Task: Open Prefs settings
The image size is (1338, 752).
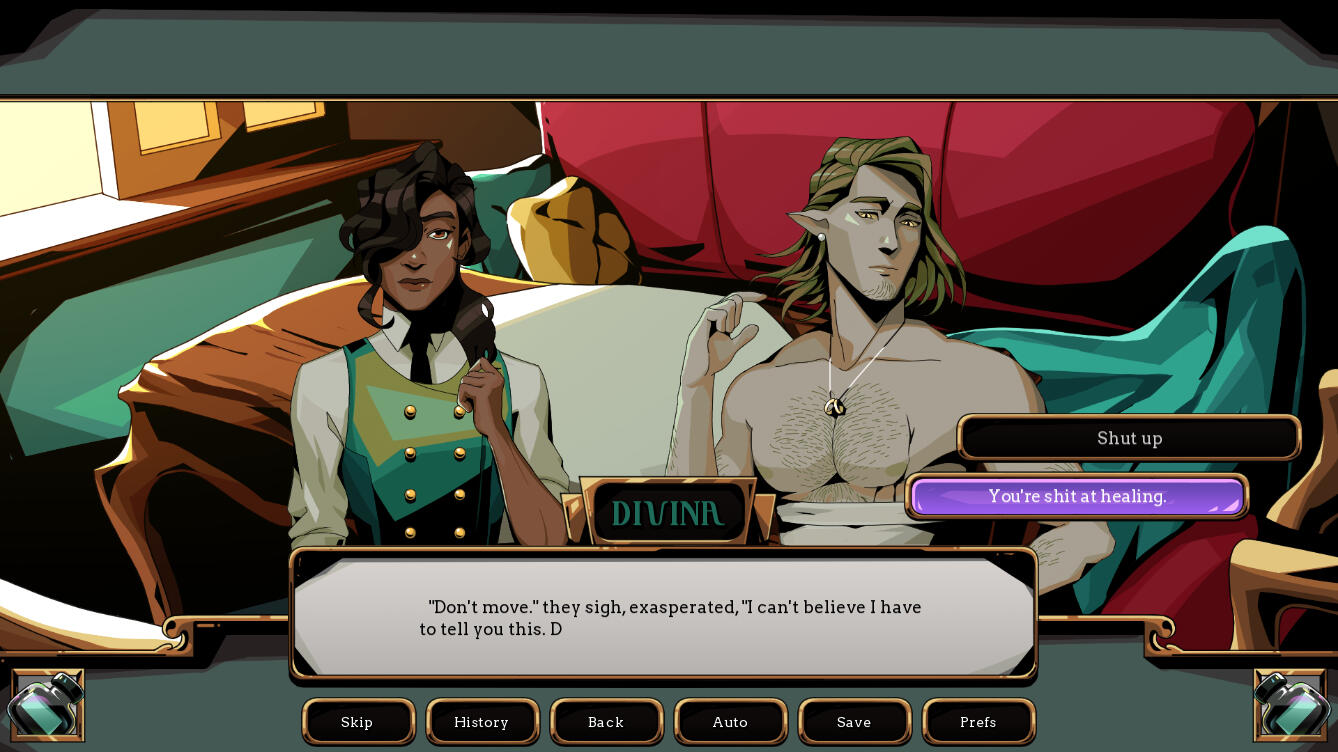Action: click(x=978, y=722)
